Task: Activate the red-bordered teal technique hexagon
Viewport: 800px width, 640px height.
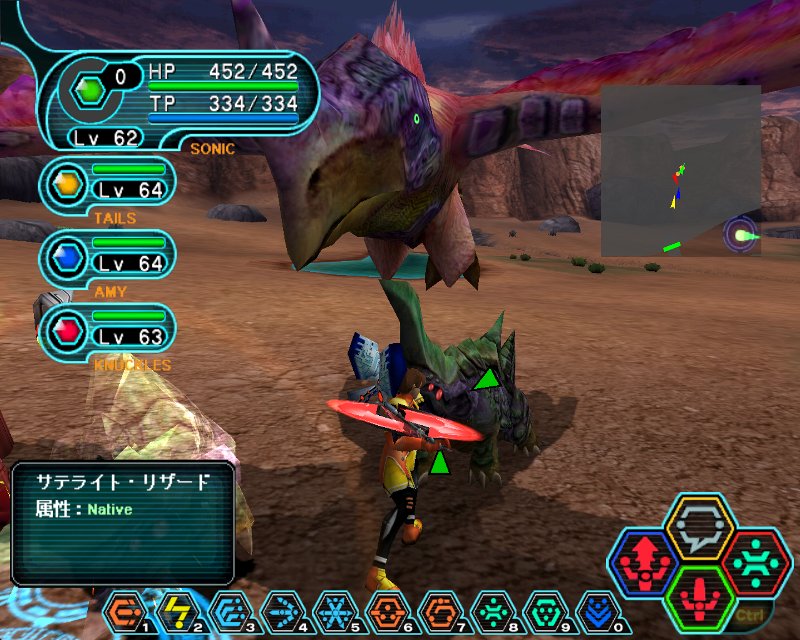Action: 756,562
